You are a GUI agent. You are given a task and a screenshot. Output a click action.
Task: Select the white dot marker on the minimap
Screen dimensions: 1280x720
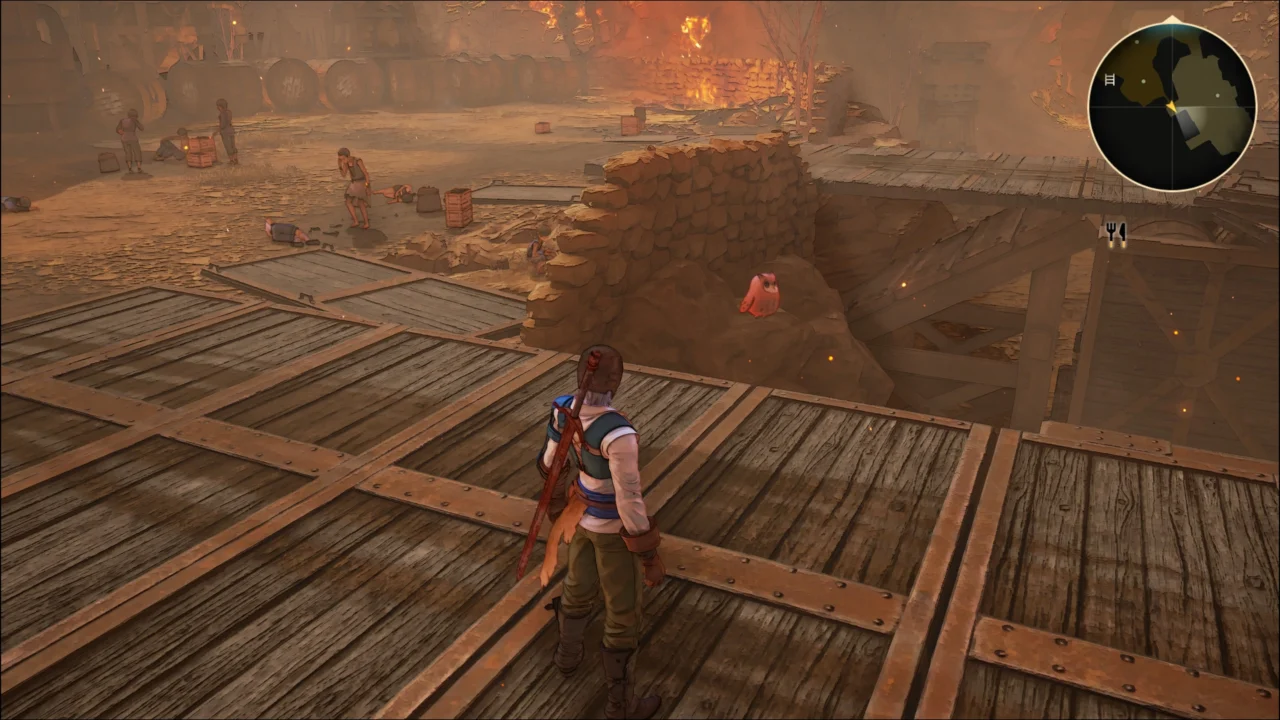click(1217, 95)
